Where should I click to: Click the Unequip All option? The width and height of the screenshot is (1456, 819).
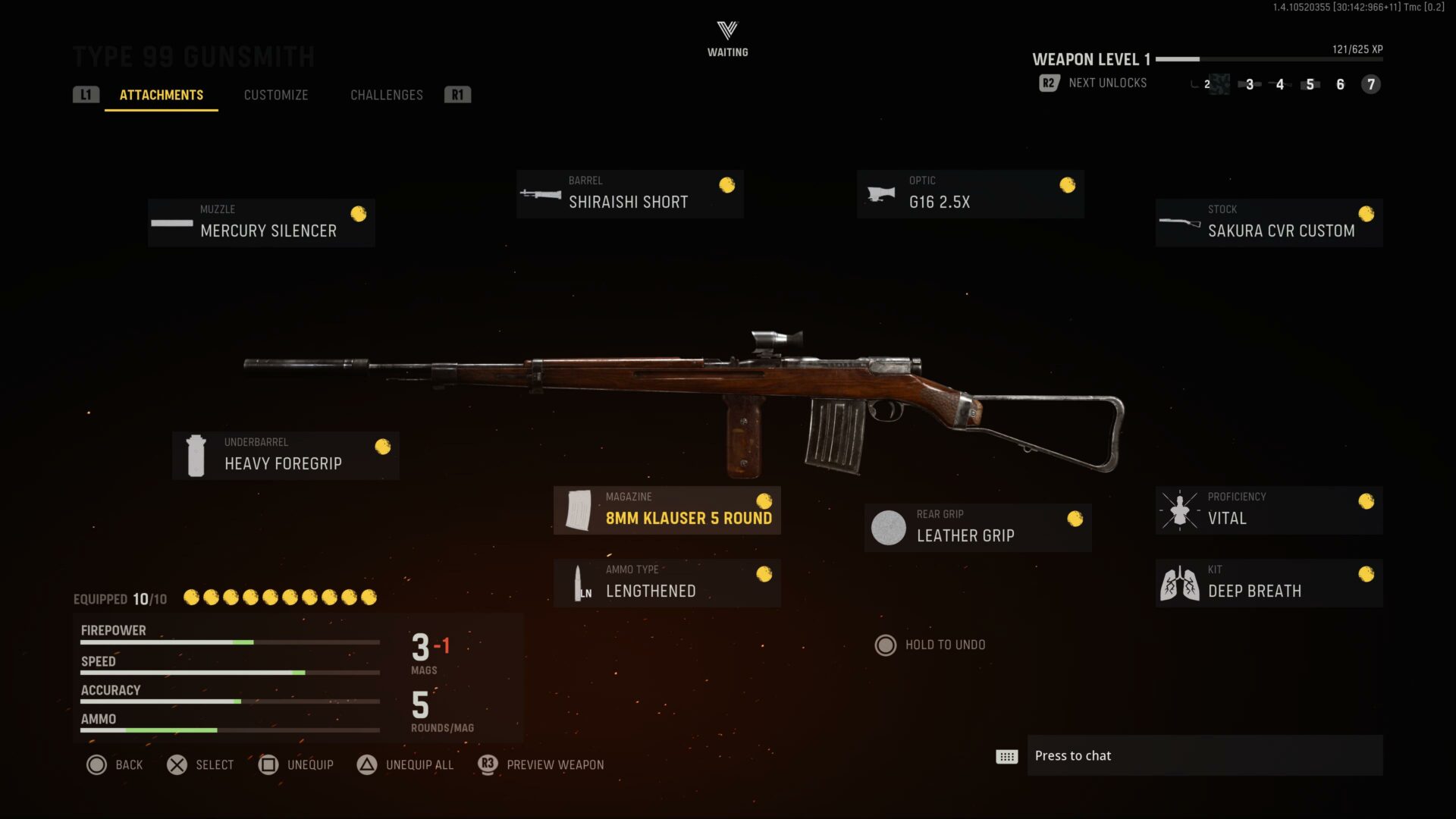[x=406, y=764]
